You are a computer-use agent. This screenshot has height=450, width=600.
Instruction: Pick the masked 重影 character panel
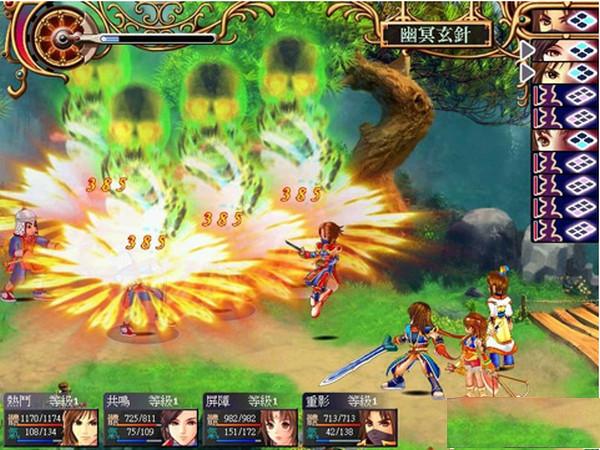tap(348, 419)
